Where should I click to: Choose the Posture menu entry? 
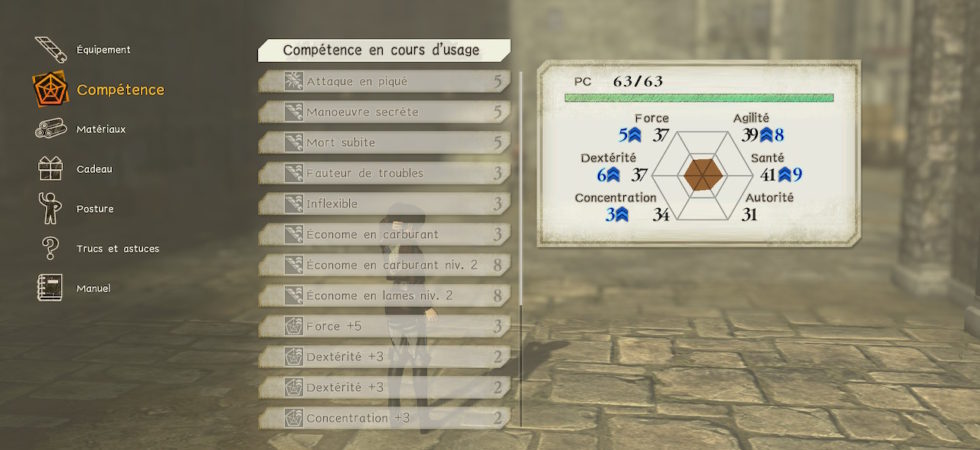coord(95,209)
